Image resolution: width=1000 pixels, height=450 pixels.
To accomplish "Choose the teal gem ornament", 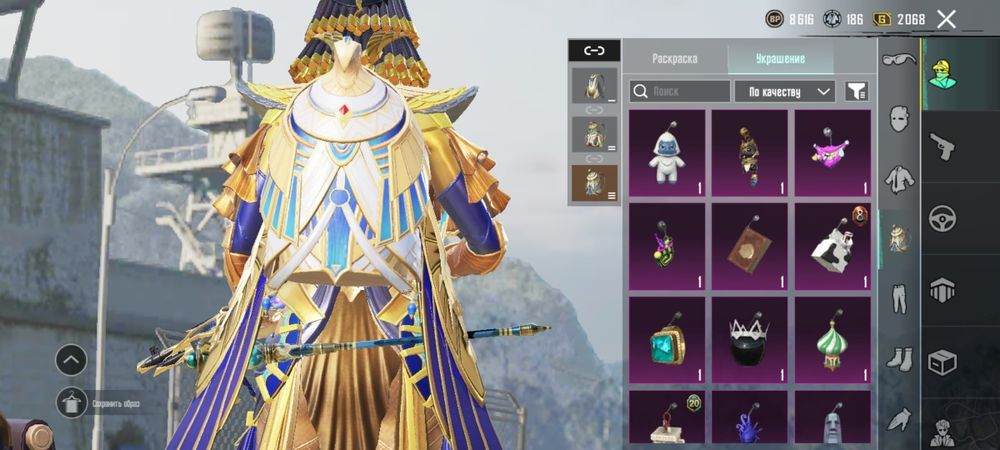I will tap(667, 339).
